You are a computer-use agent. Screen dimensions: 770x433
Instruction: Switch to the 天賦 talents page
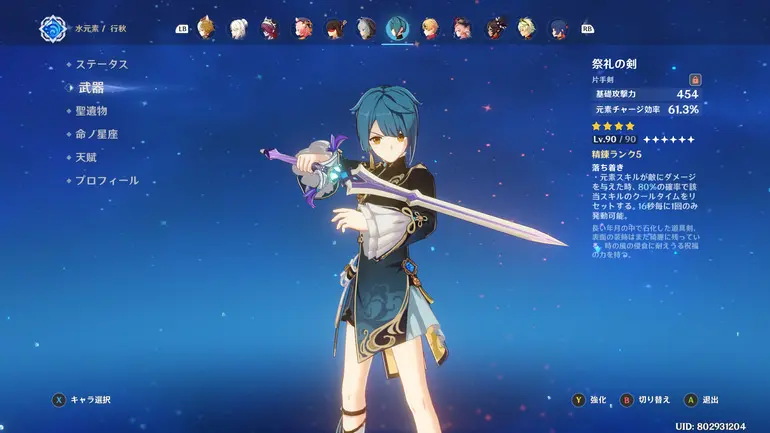(87, 157)
